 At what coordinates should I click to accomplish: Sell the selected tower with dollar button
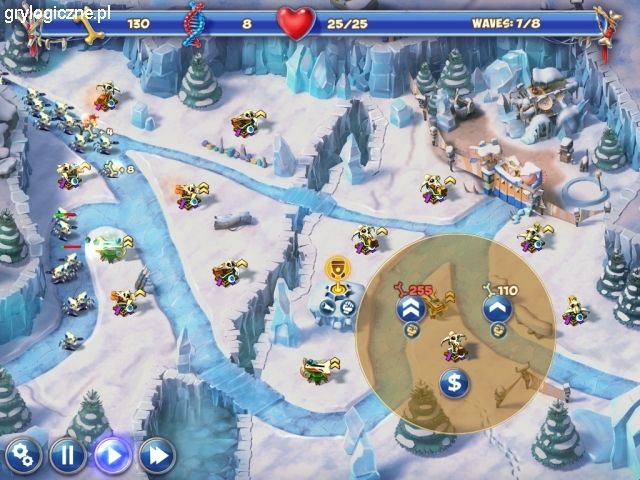(x=453, y=381)
